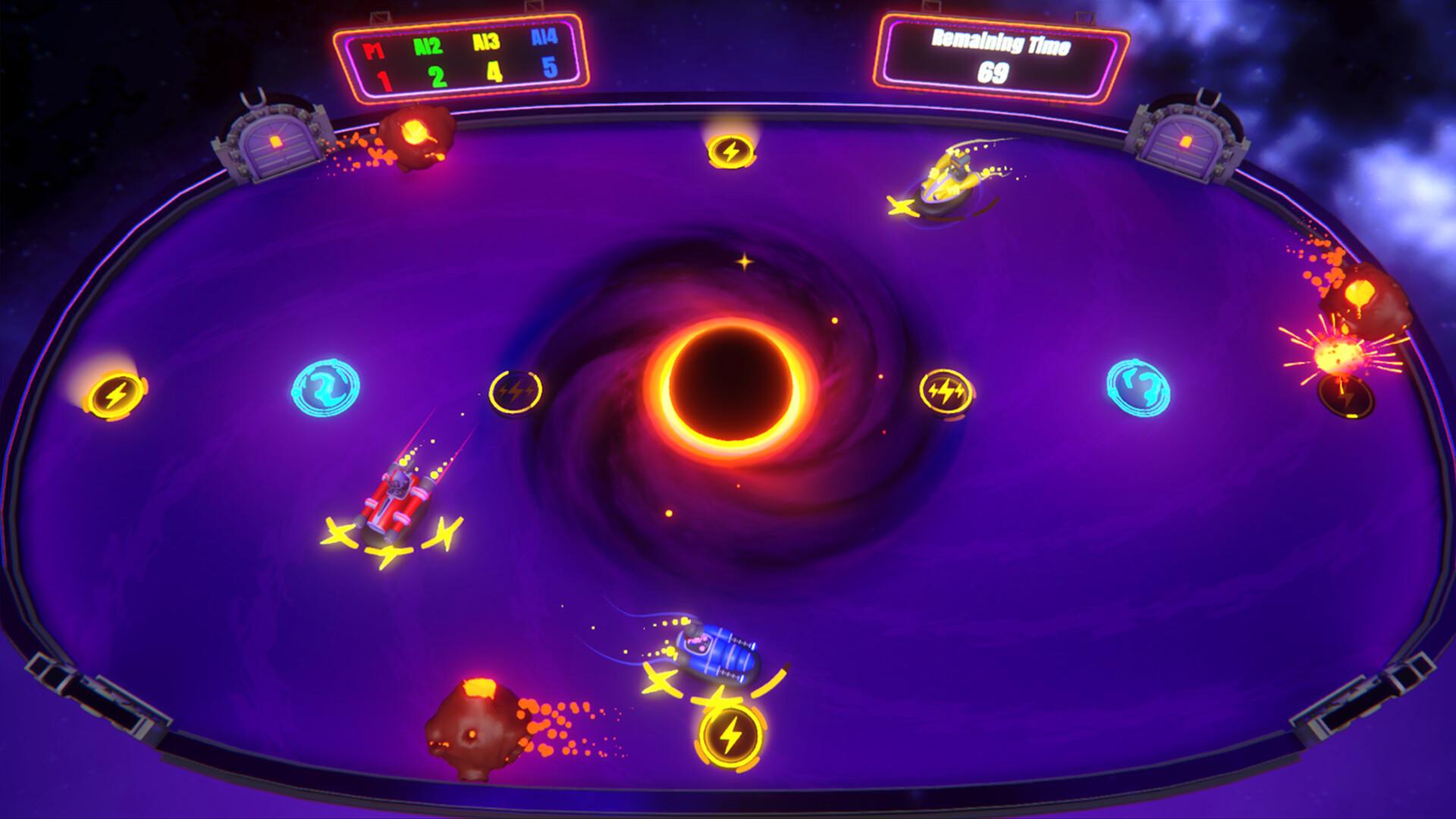Pick the triple-lightning orb left of black hole
This screenshot has height=819, width=1456.
coord(516,391)
